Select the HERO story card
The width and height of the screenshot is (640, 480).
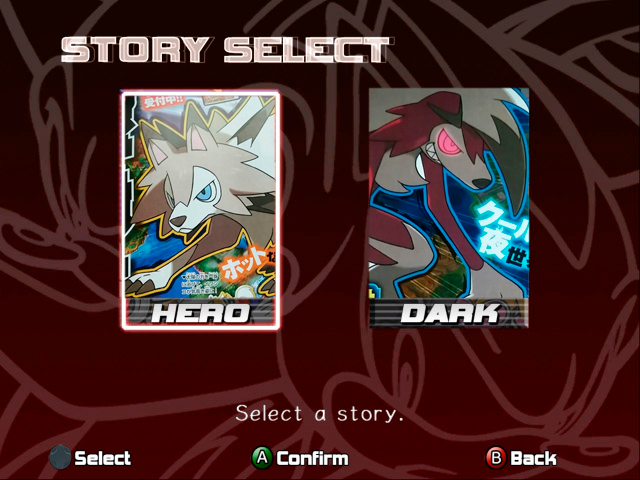pyautogui.click(x=200, y=210)
